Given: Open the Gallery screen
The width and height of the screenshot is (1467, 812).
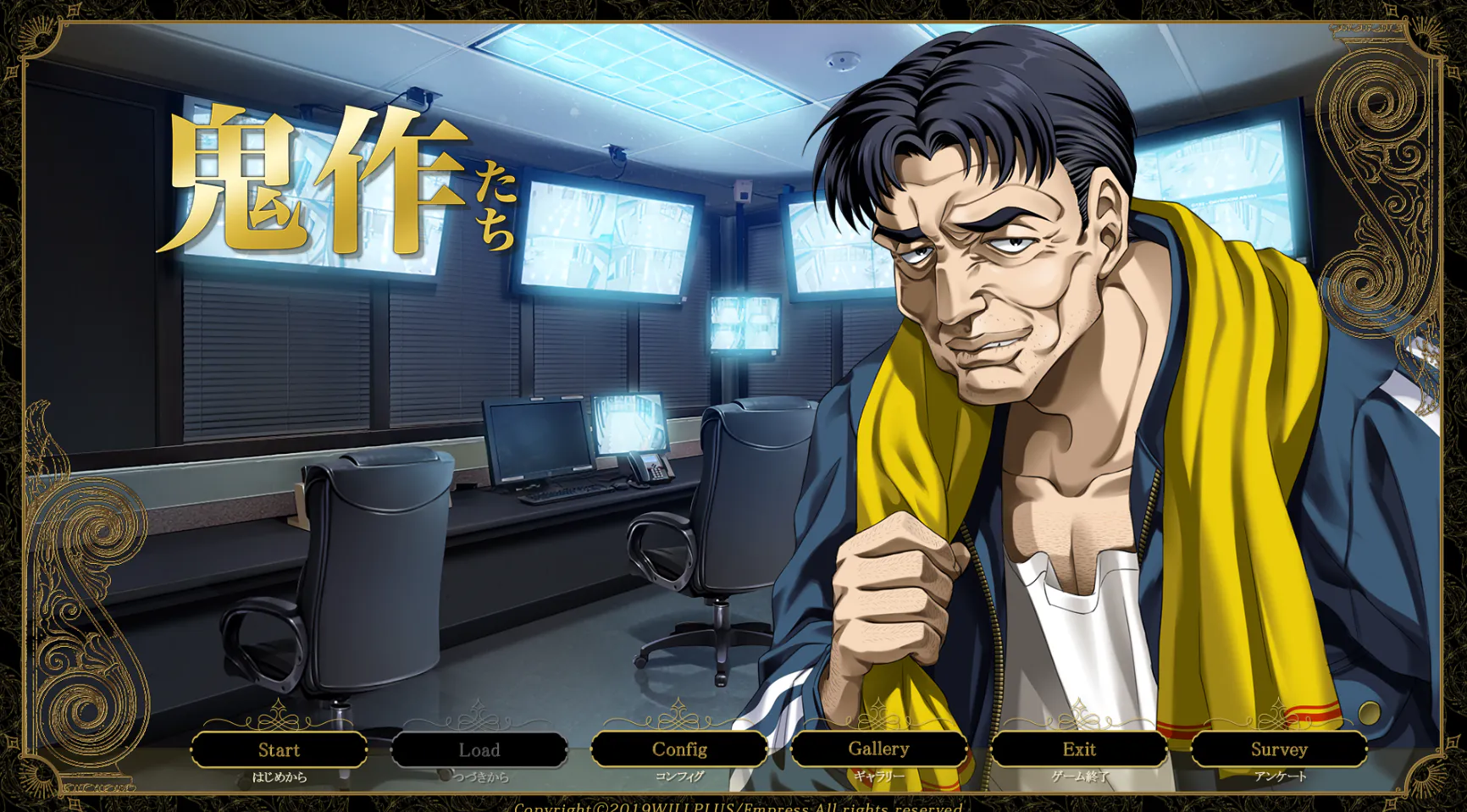Looking at the screenshot, I should point(878,749).
